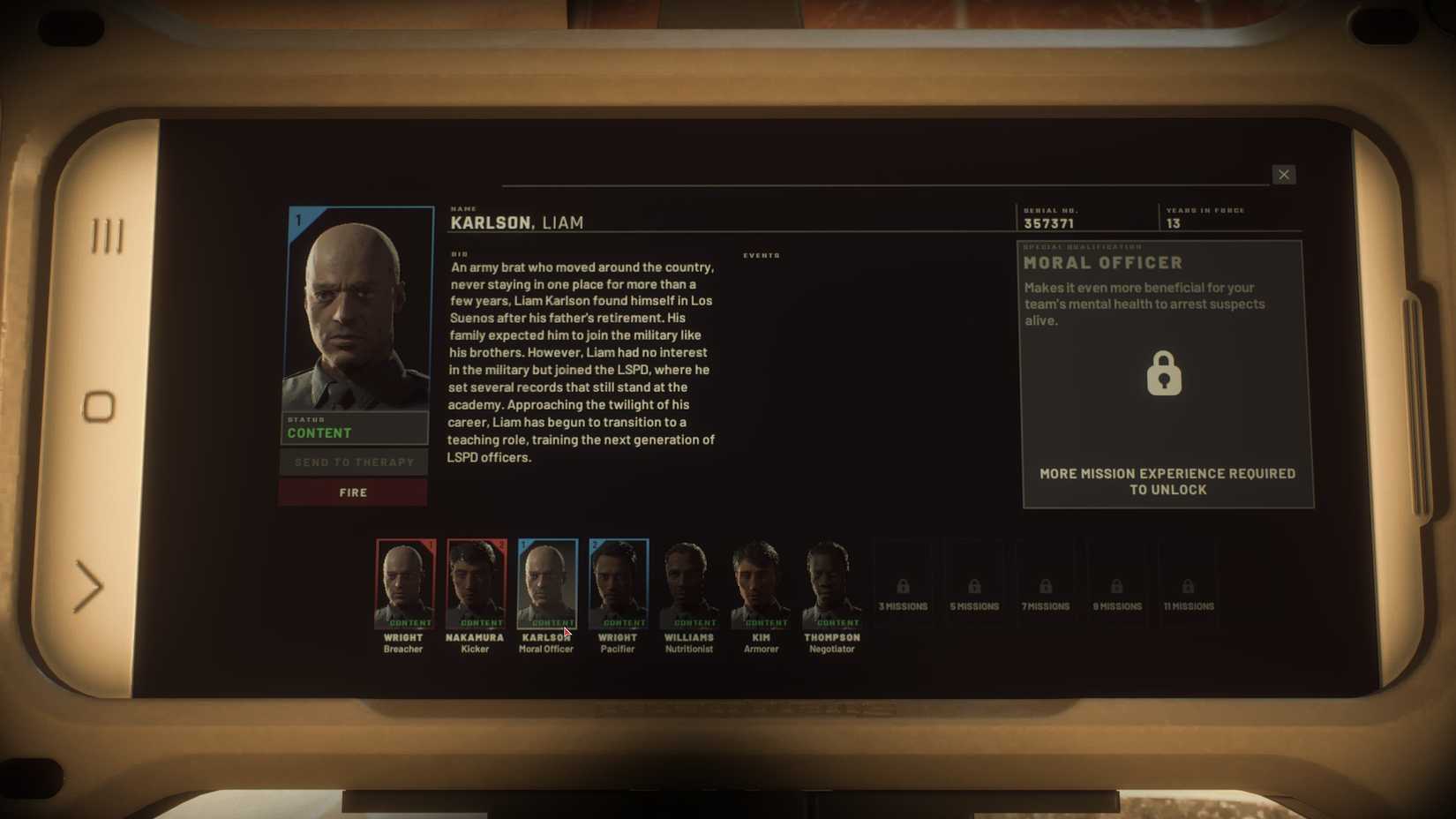This screenshot has height=819, width=1456.
Task: Close the officer profile screen
Action: pos(1284,175)
